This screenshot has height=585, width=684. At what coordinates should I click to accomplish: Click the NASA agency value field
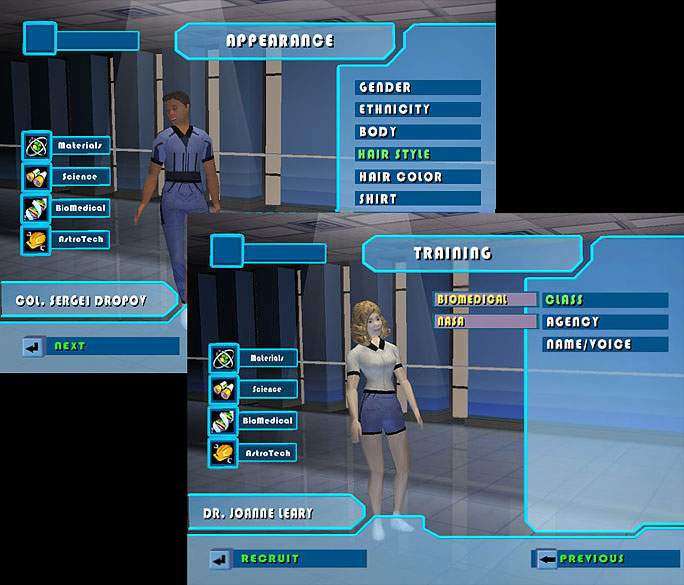(485, 322)
